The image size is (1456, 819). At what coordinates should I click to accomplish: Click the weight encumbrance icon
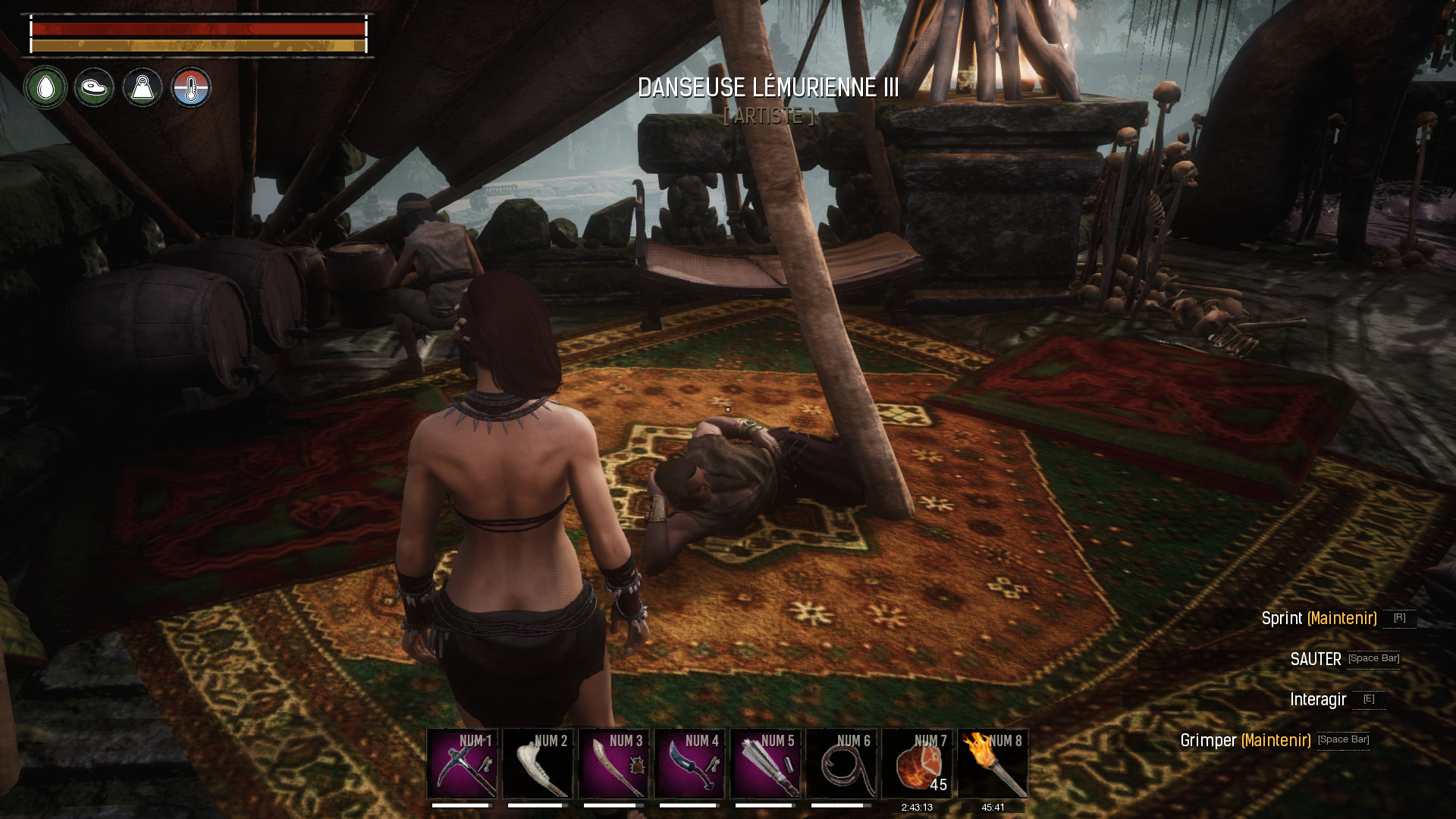tap(143, 88)
